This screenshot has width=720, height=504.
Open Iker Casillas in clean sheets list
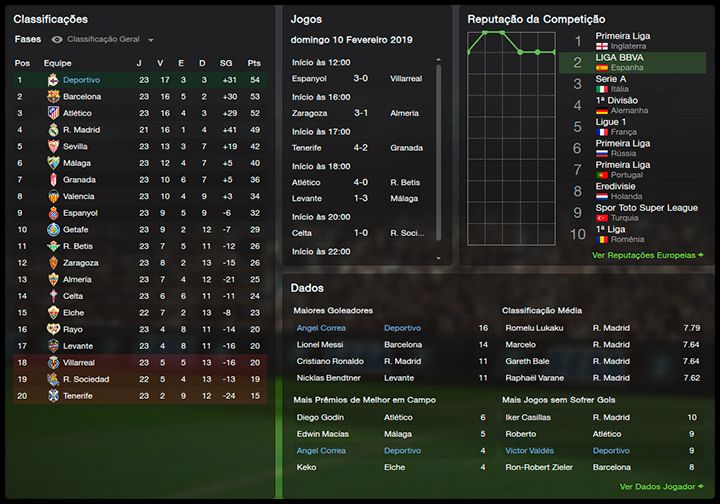528,417
